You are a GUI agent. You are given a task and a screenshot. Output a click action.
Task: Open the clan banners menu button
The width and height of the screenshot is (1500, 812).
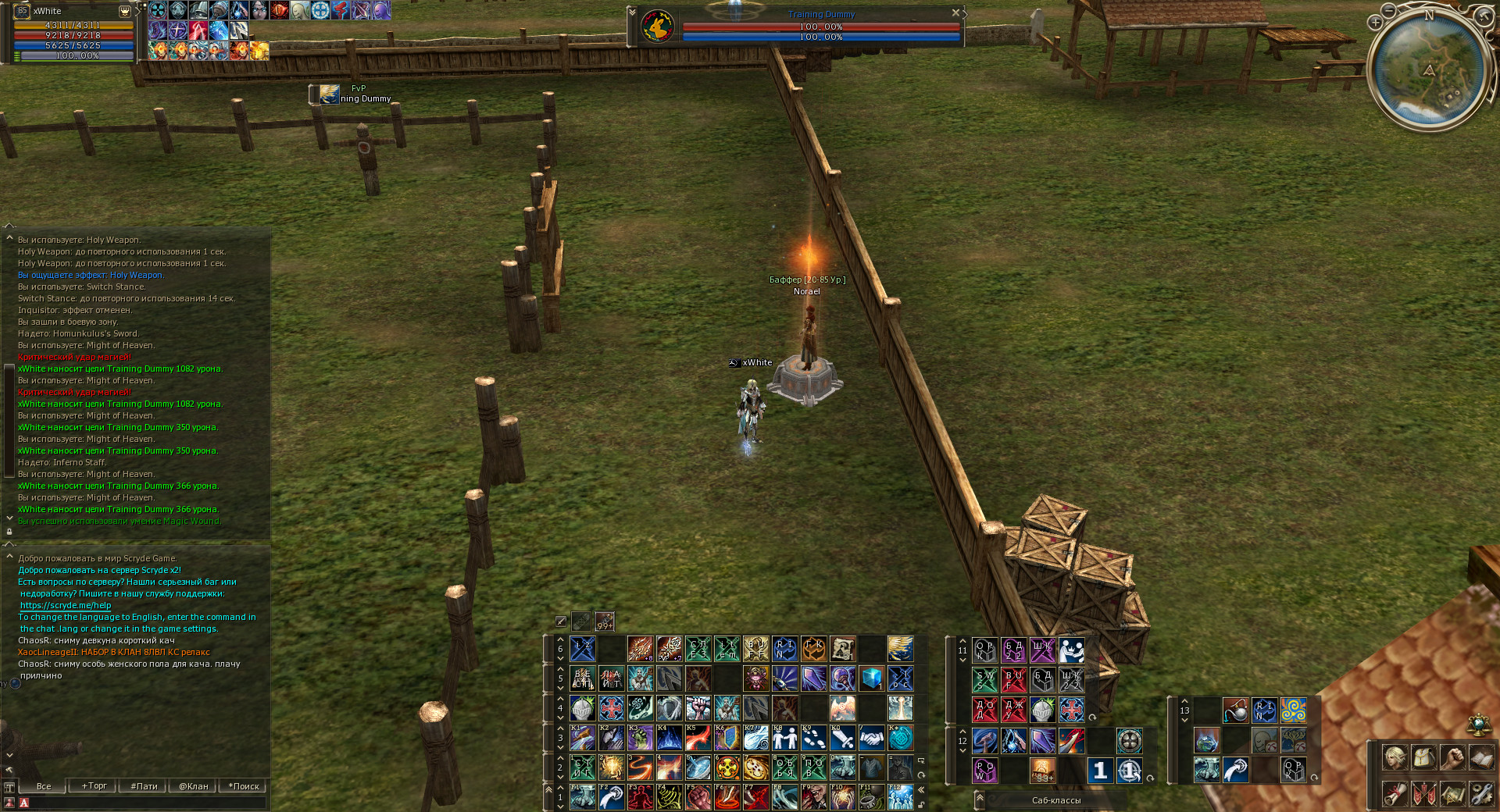[1423, 794]
